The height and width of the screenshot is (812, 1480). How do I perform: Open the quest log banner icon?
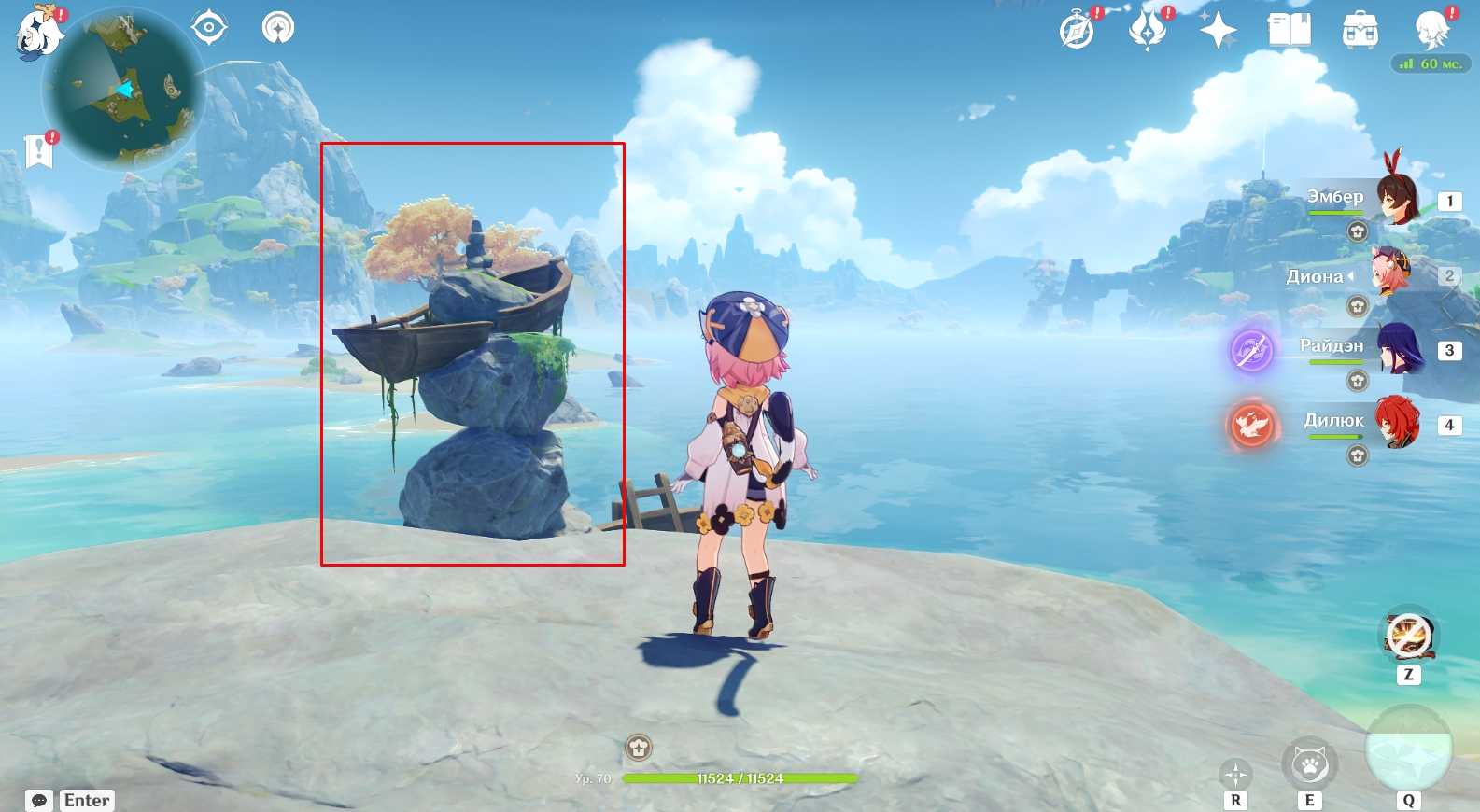(38, 149)
